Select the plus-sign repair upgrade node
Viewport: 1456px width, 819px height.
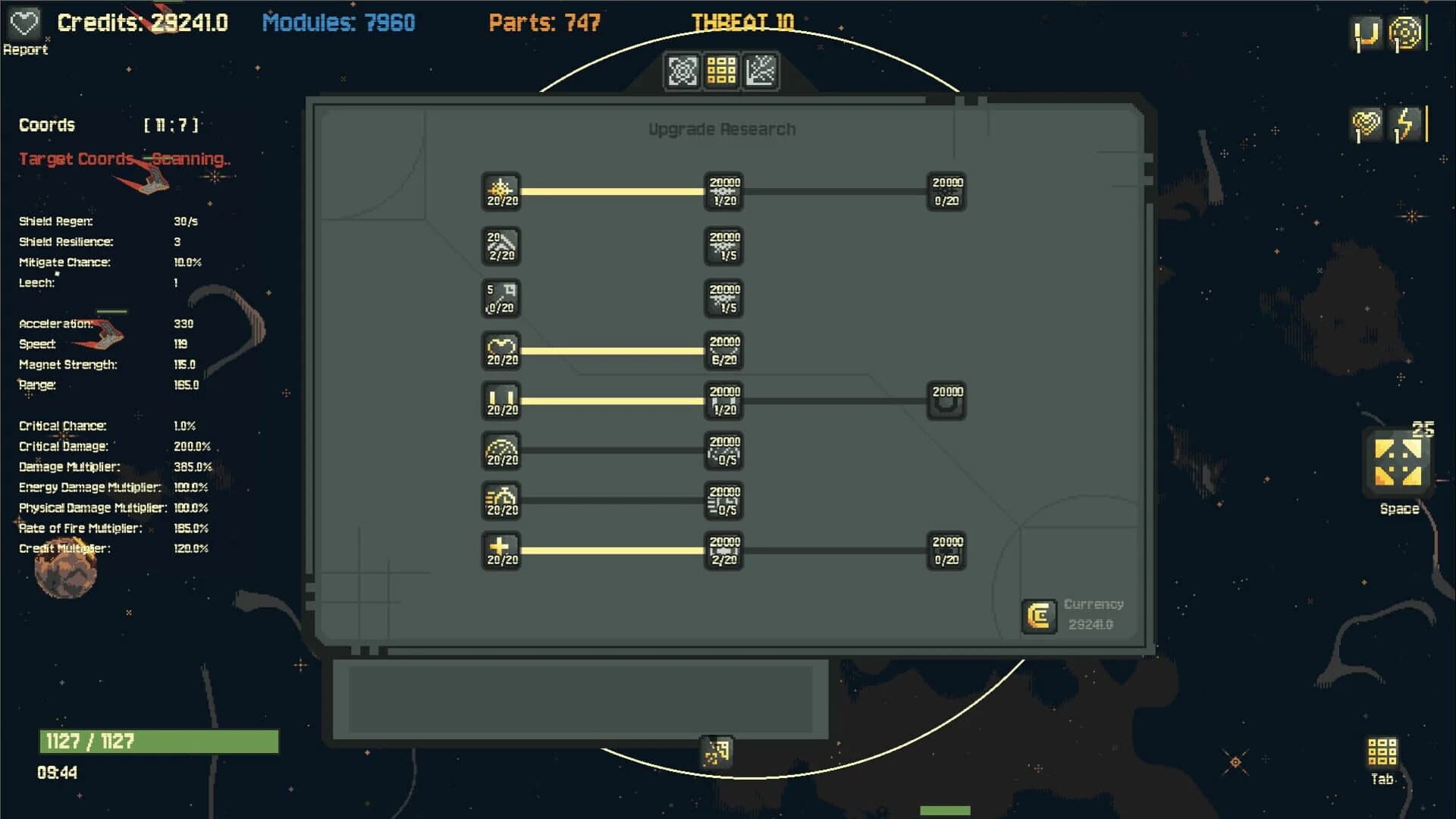[501, 551]
